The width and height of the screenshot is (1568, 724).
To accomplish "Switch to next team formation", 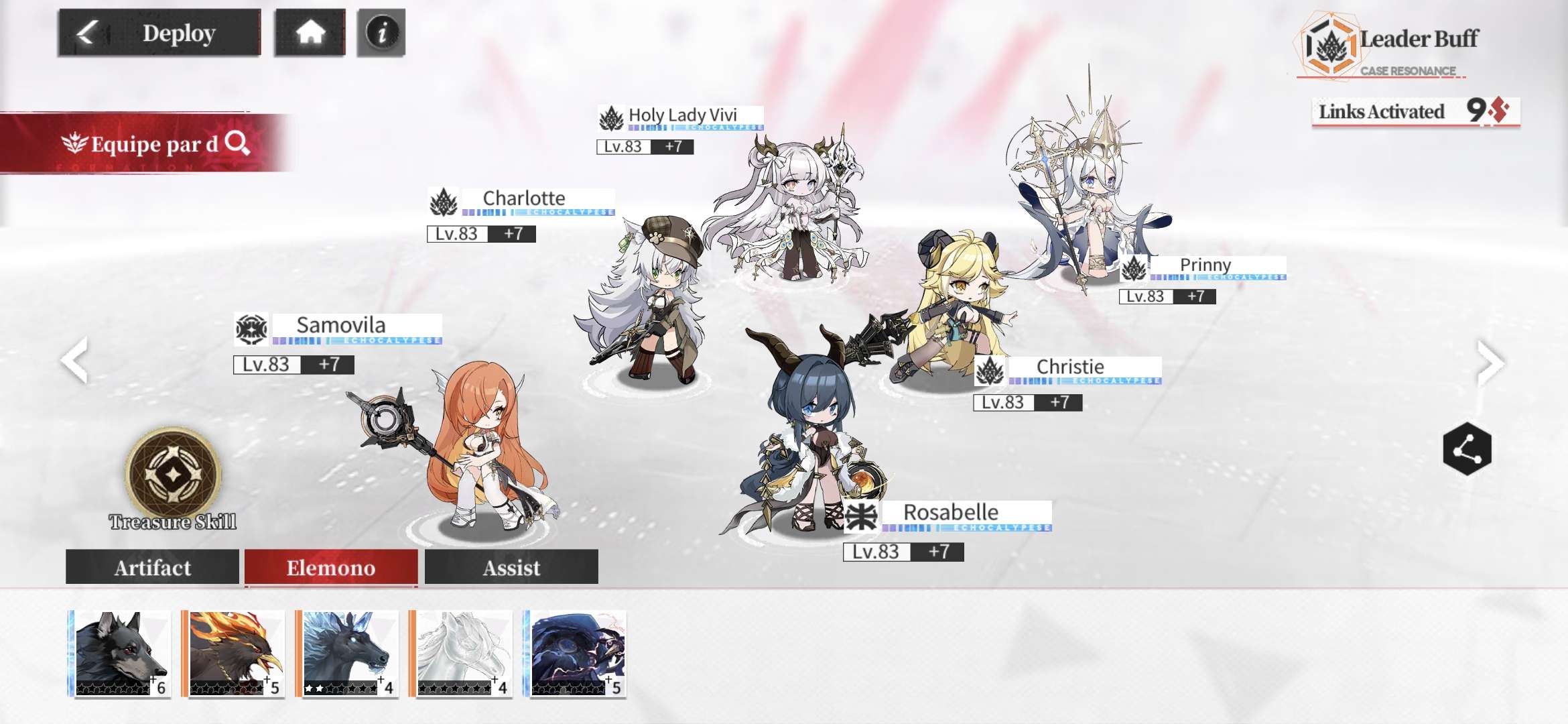I will coord(1490,362).
